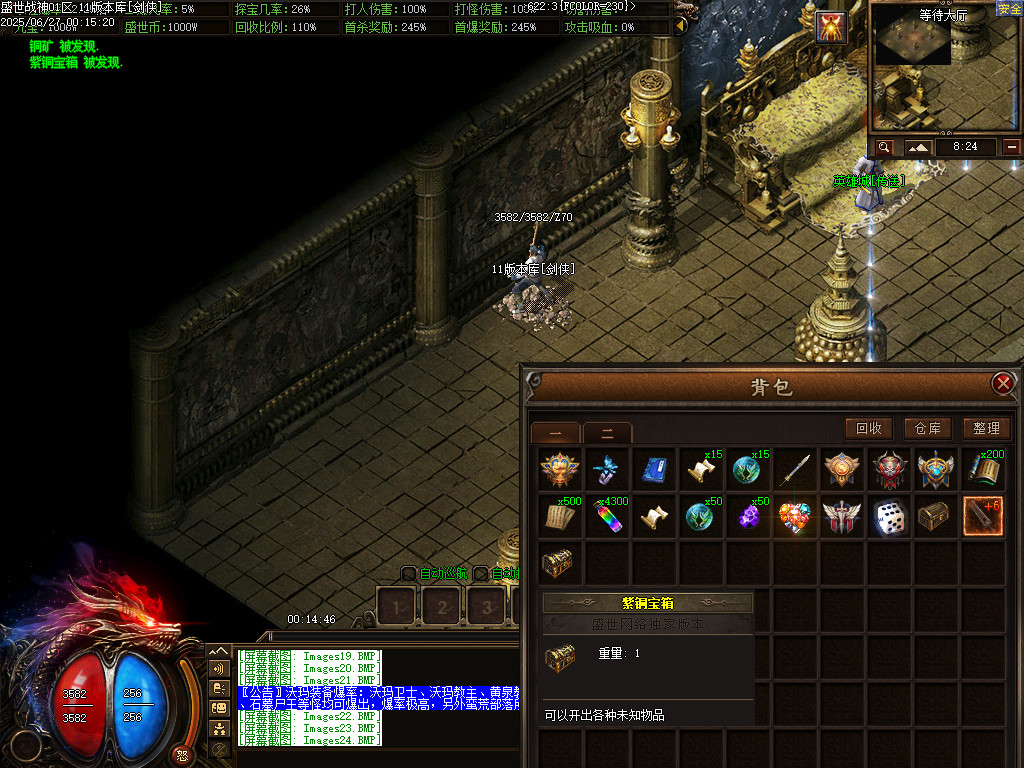The width and height of the screenshot is (1024, 768).
Task: Click the minimap magnifier button
Action: [884, 147]
